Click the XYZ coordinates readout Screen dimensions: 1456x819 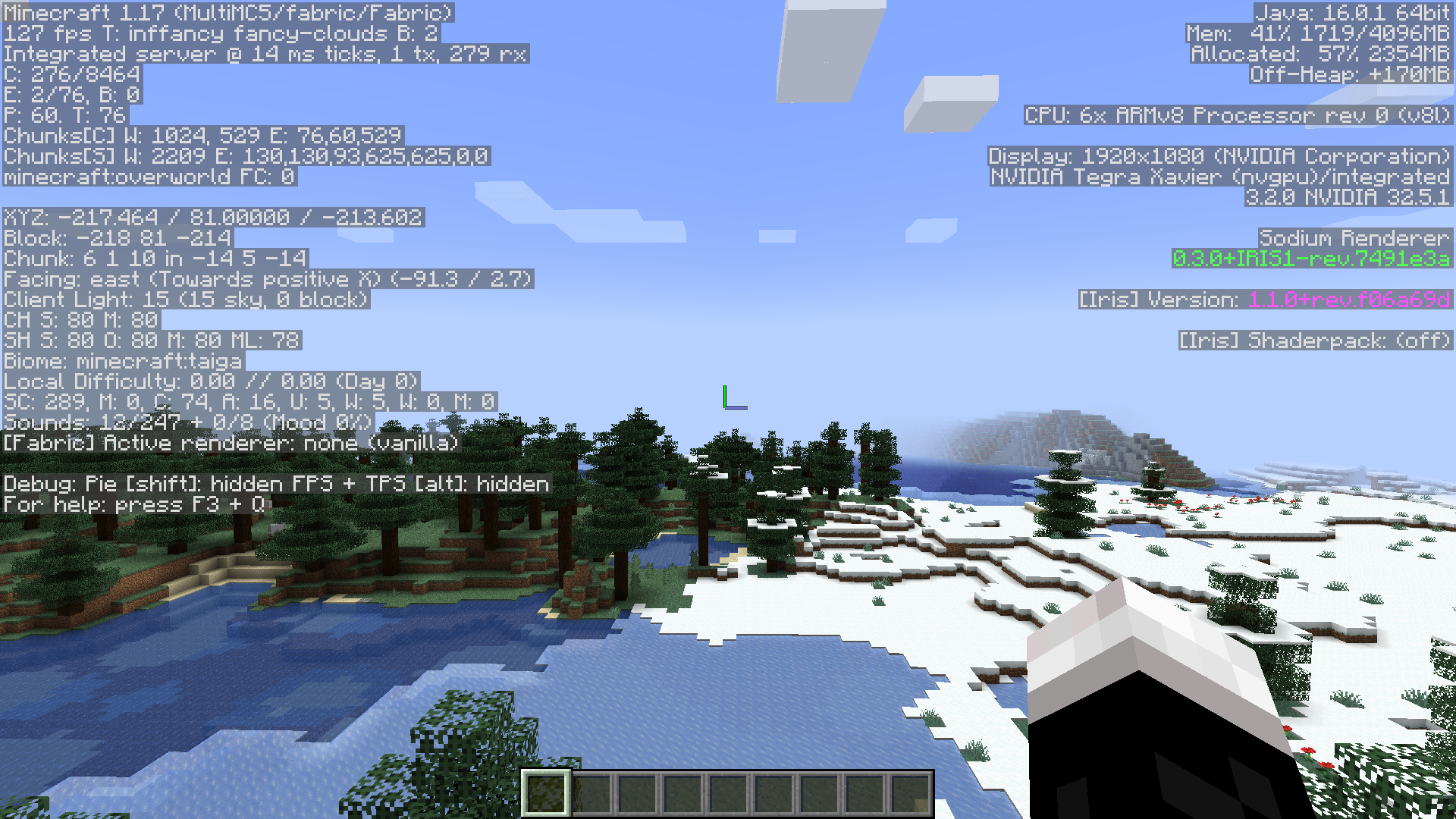tap(212, 218)
